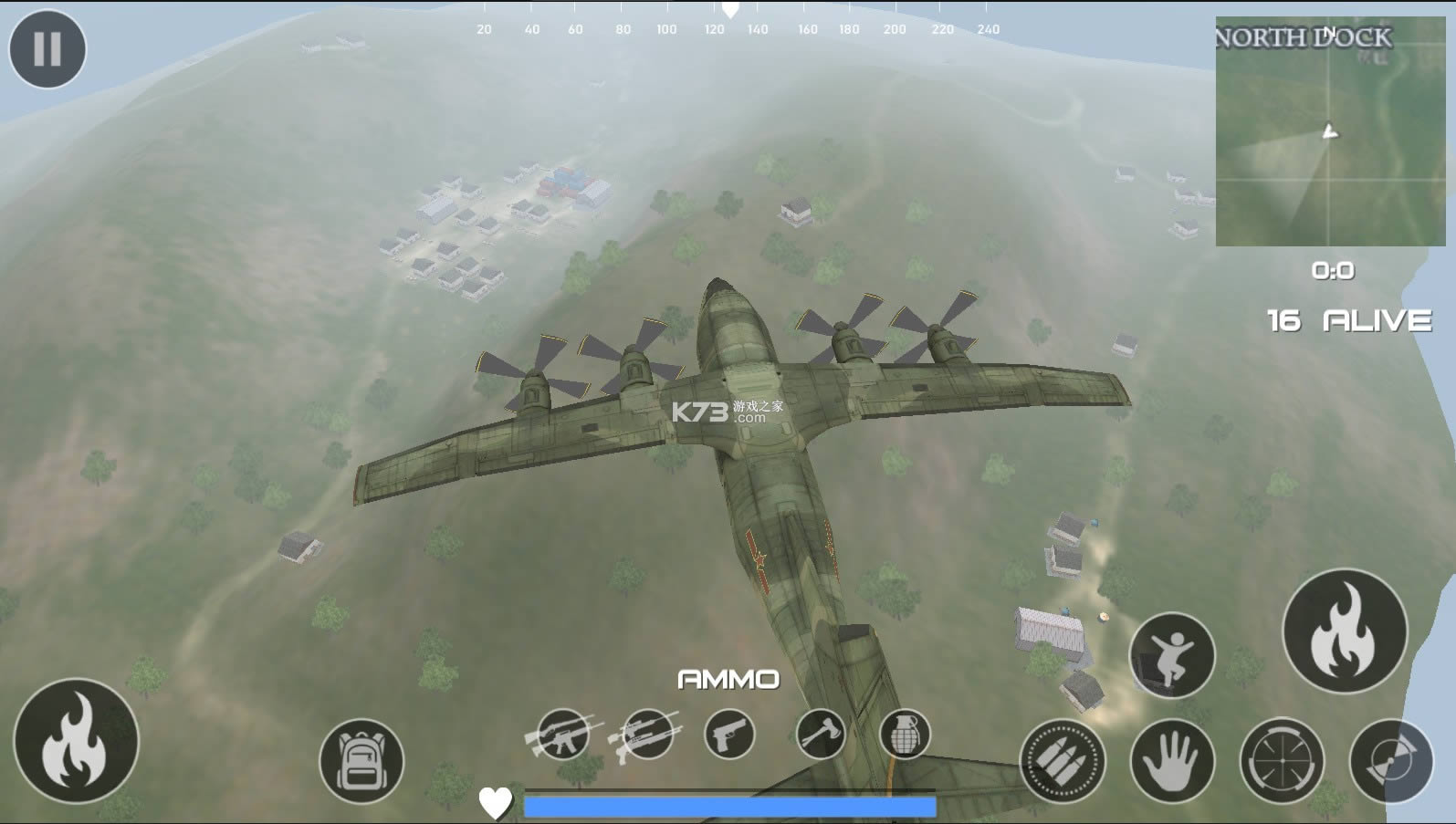Viewport: 1456px width, 824px height.
Task: Activate the crosshair scope aim button
Action: click(1282, 761)
